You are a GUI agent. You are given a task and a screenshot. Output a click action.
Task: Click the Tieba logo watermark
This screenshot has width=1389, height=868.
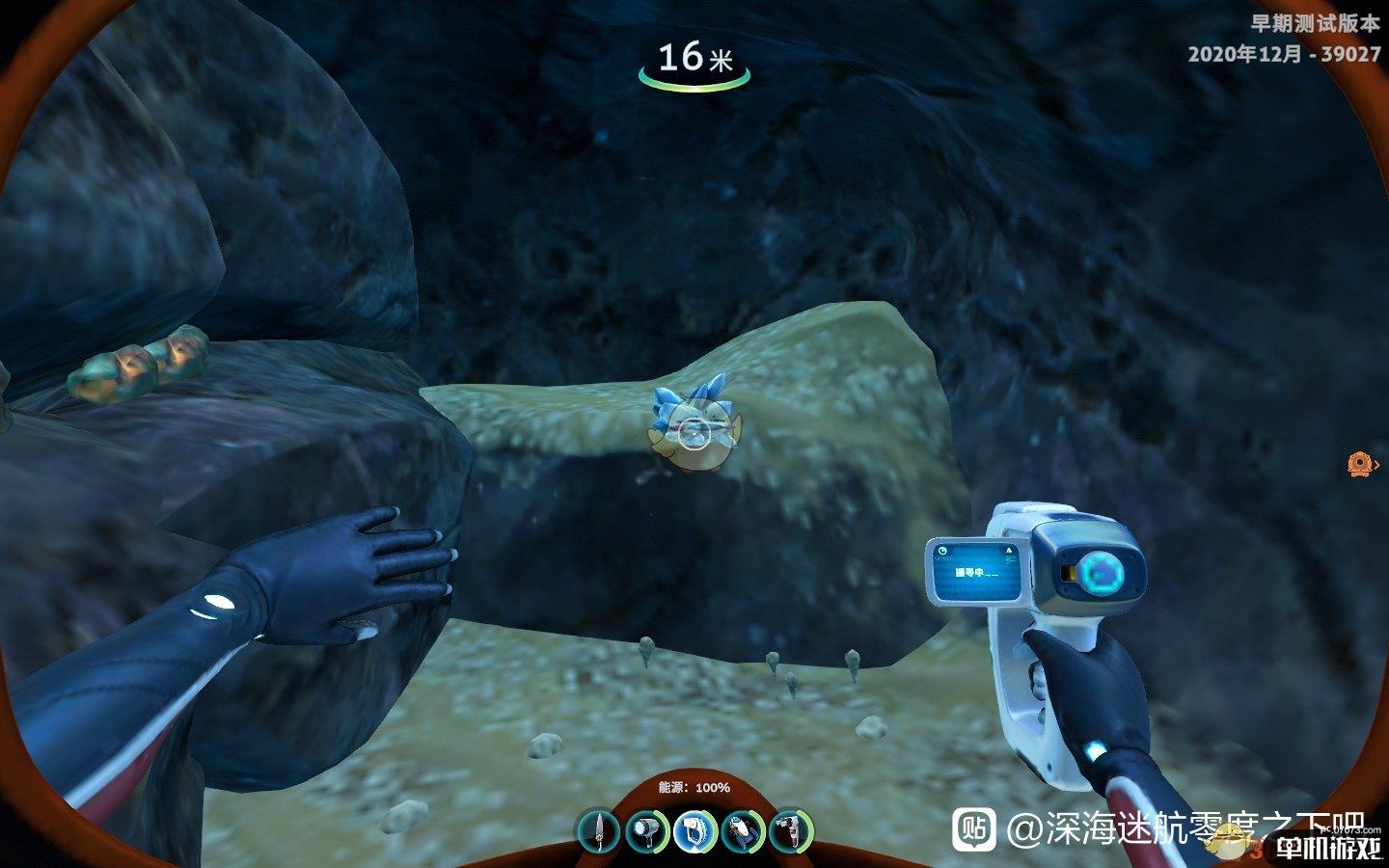[x=975, y=828]
